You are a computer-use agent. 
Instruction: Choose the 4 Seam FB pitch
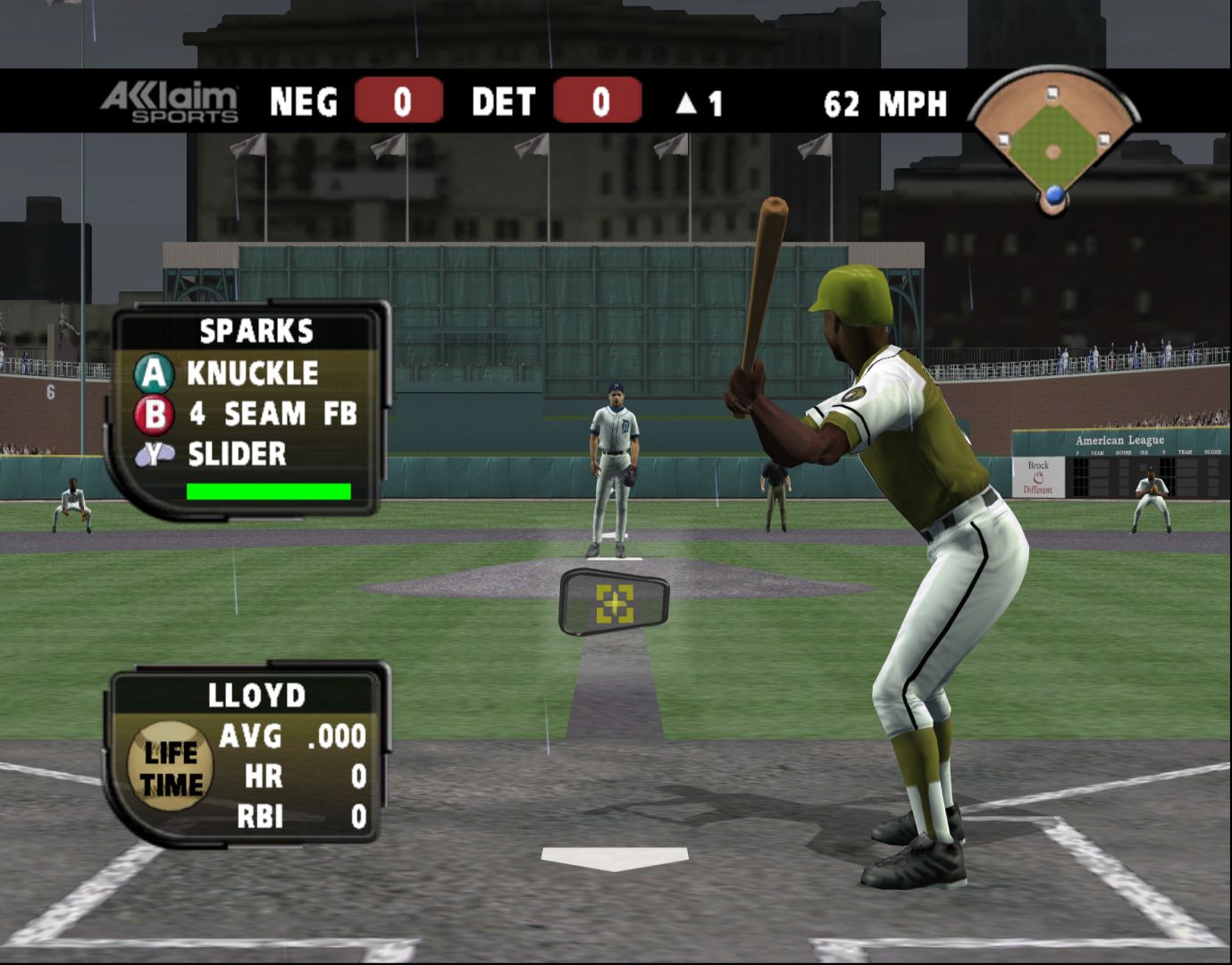[x=271, y=414]
